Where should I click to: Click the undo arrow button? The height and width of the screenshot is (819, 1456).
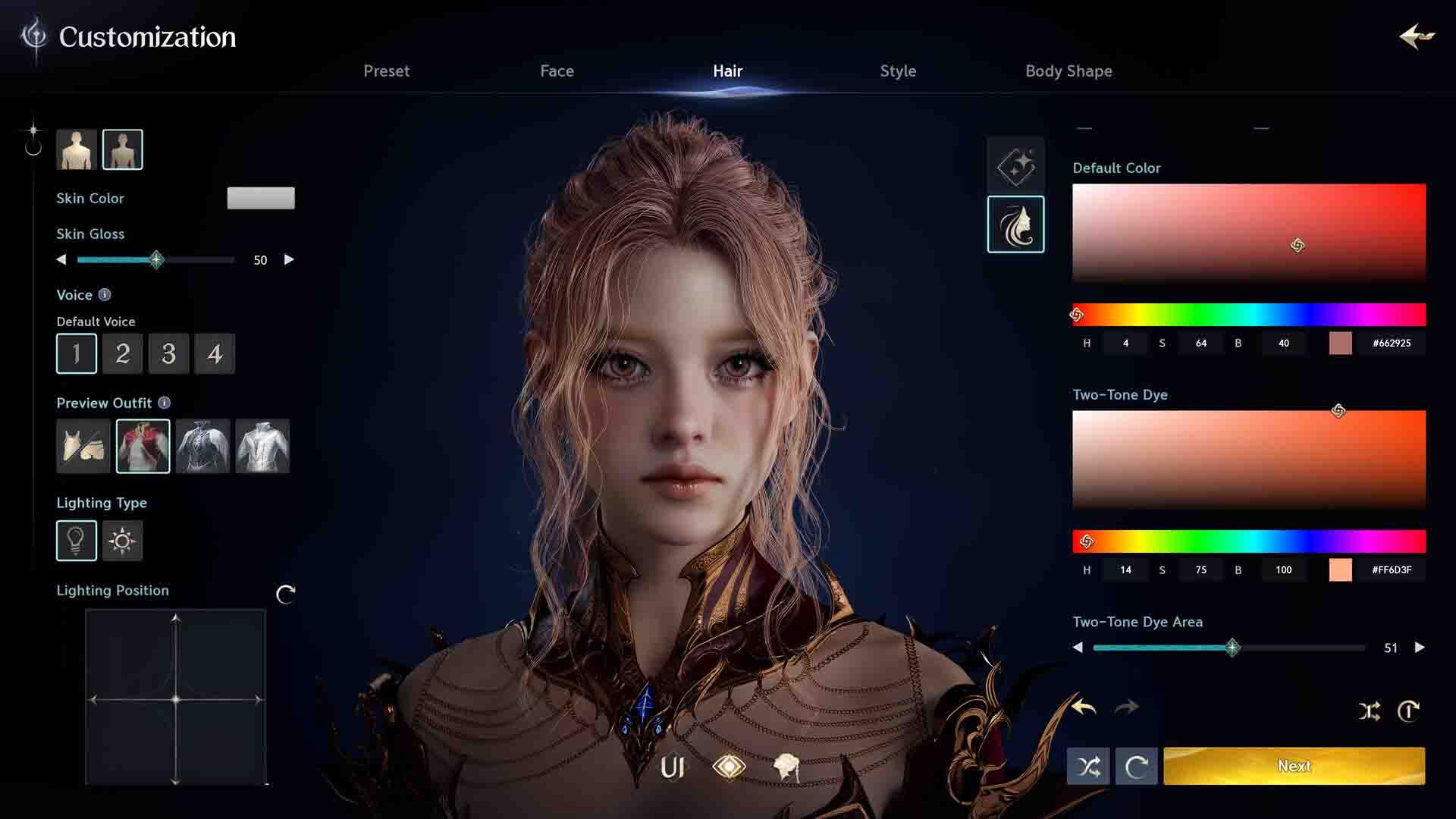[1084, 707]
